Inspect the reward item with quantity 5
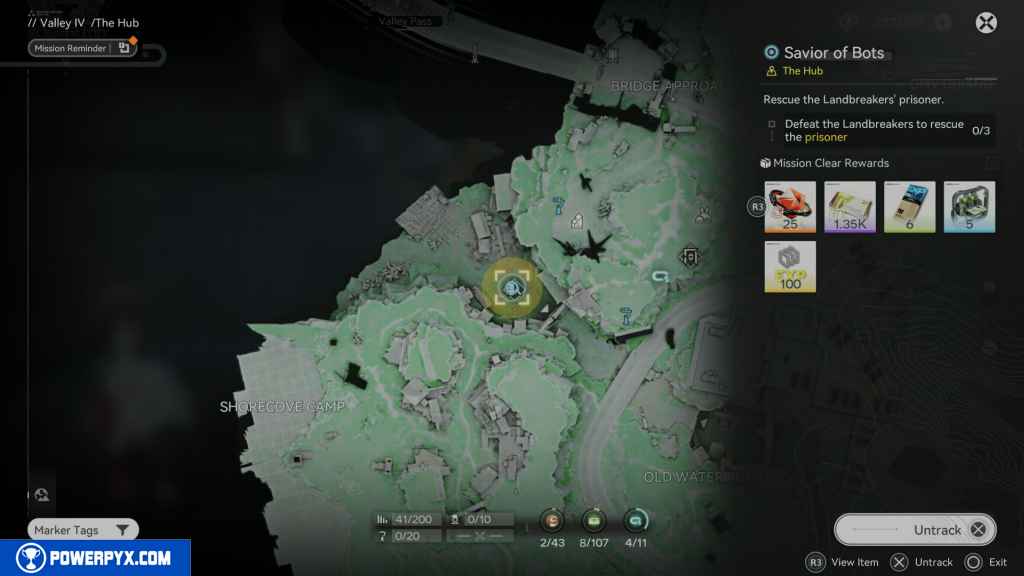Image resolution: width=1024 pixels, height=576 pixels. tap(970, 207)
